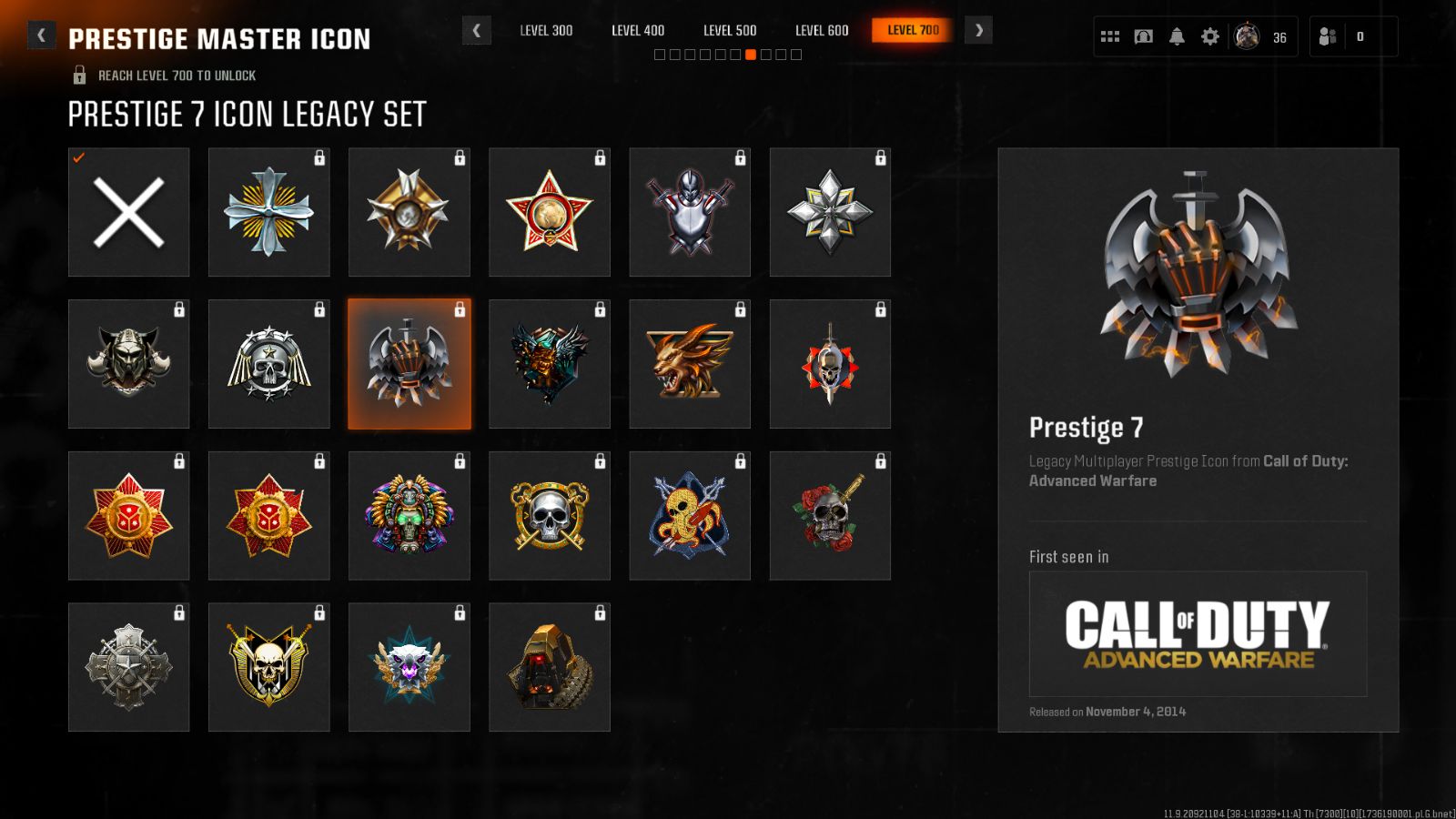Click the left arrow beside LEVEL 300
Image resolution: width=1456 pixels, height=819 pixels.
tap(477, 30)
